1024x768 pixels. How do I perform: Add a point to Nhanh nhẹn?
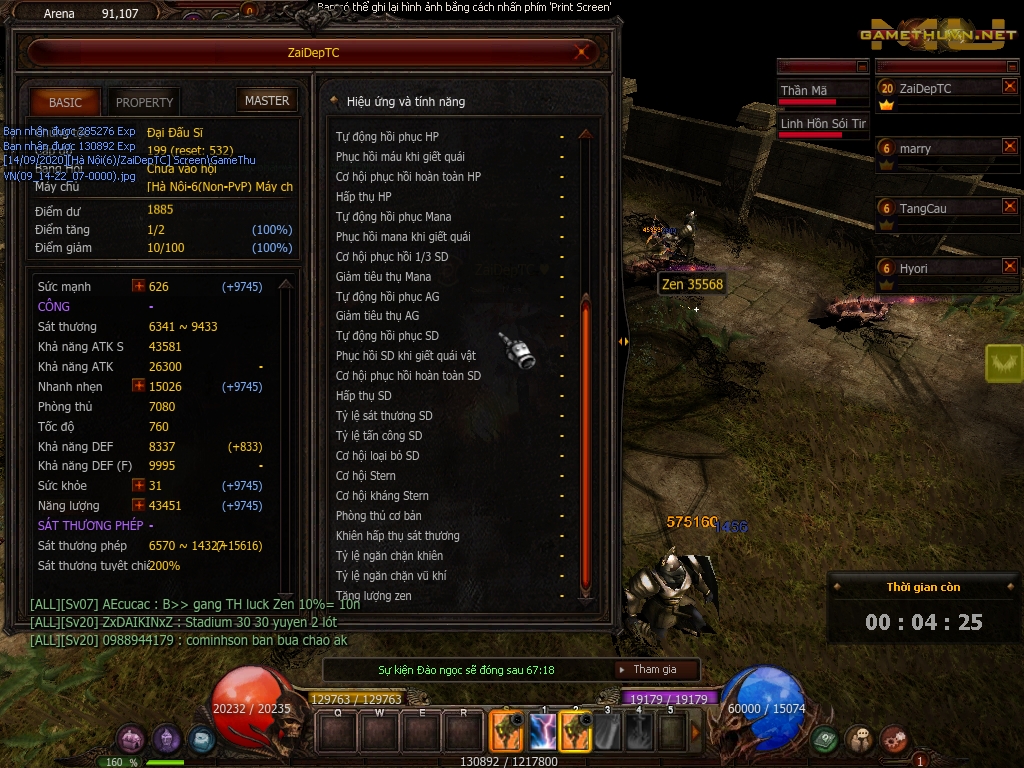(x=139, y=386)
